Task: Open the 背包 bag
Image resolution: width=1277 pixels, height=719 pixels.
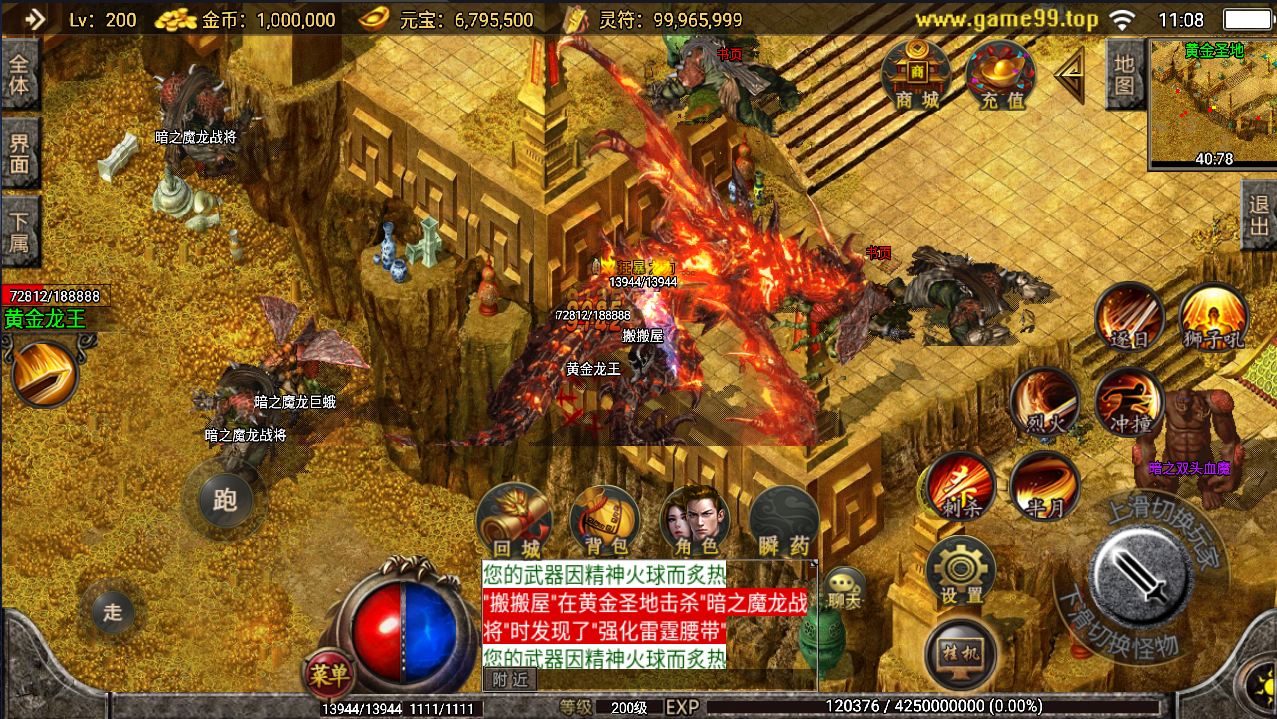Action: click(606, 521)
